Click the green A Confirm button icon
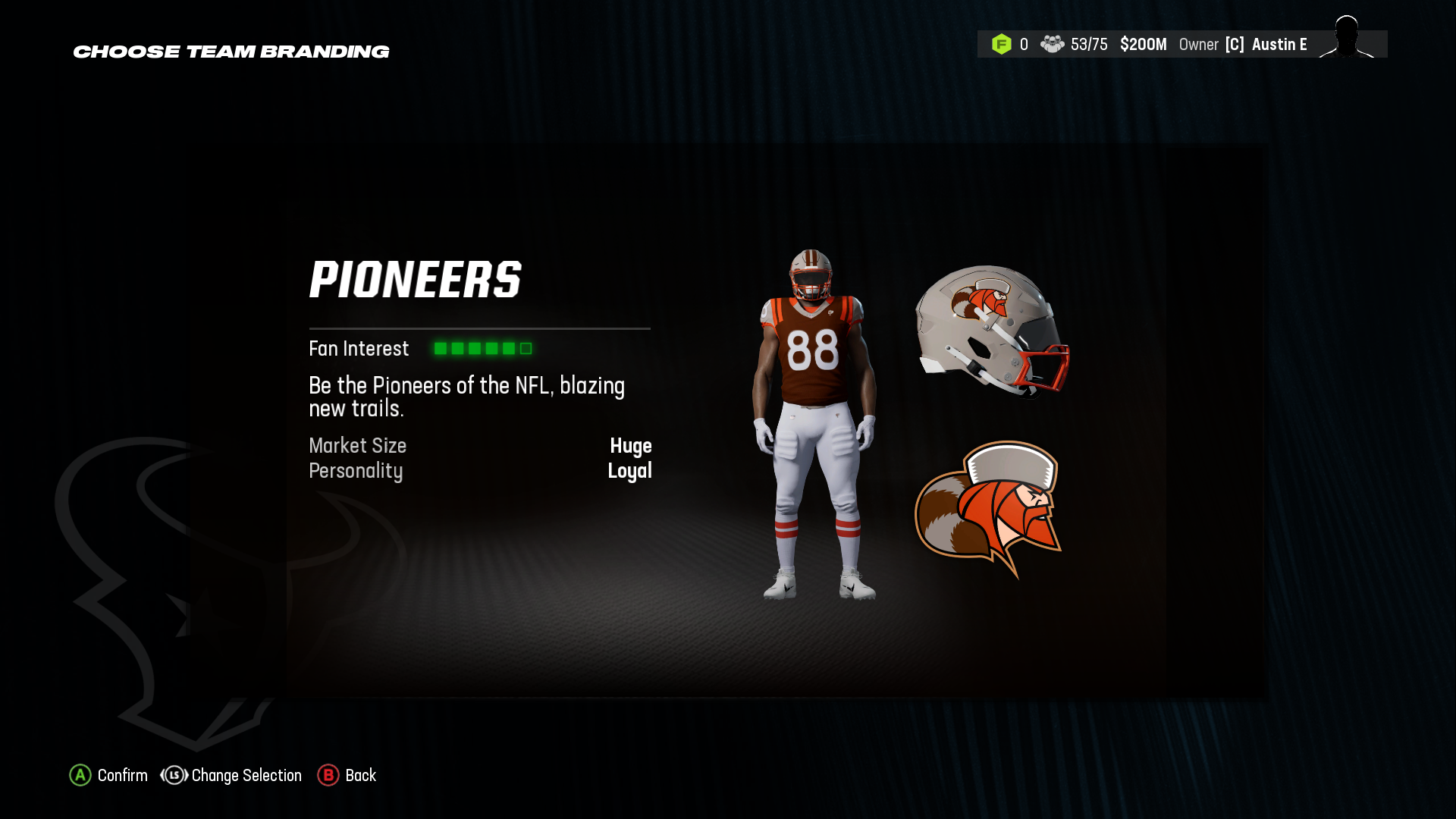Screen dimensions: 1456x819 (80, 775)
